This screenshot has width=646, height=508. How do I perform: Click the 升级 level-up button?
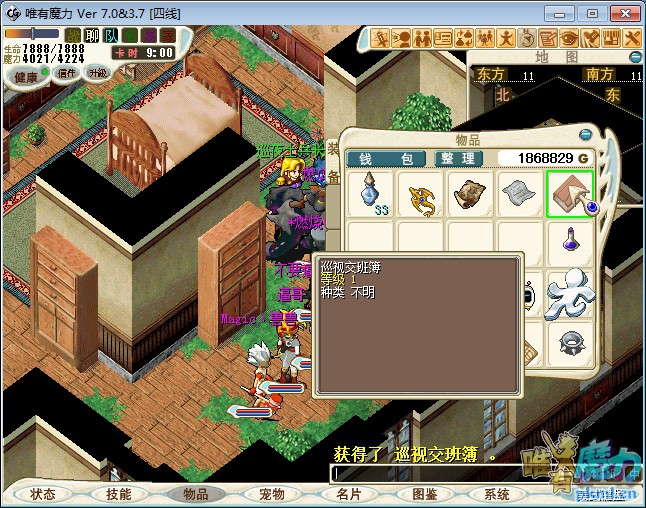(97, 73)
